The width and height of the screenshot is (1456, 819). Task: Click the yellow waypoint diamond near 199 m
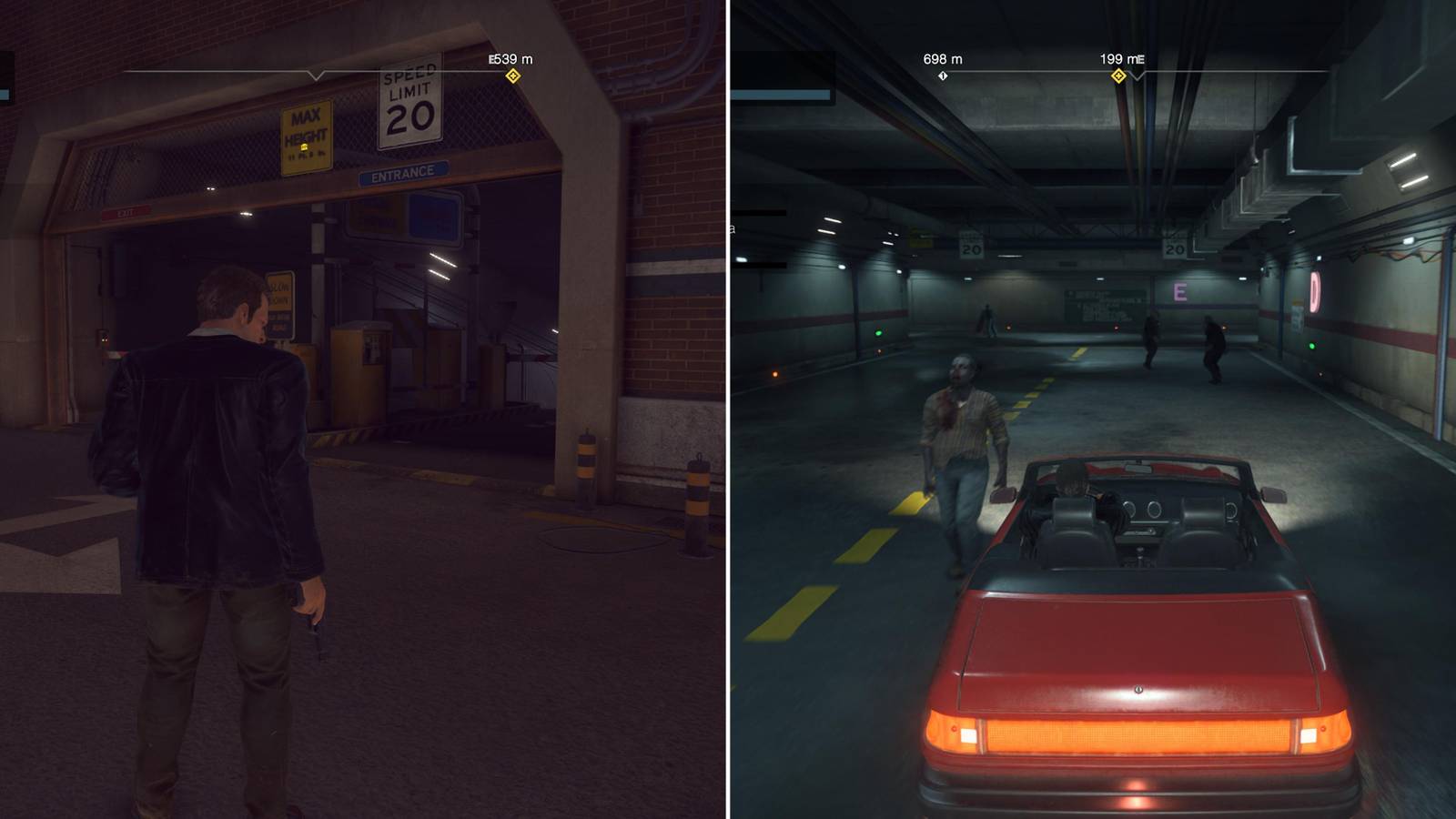pos(1120,76)
